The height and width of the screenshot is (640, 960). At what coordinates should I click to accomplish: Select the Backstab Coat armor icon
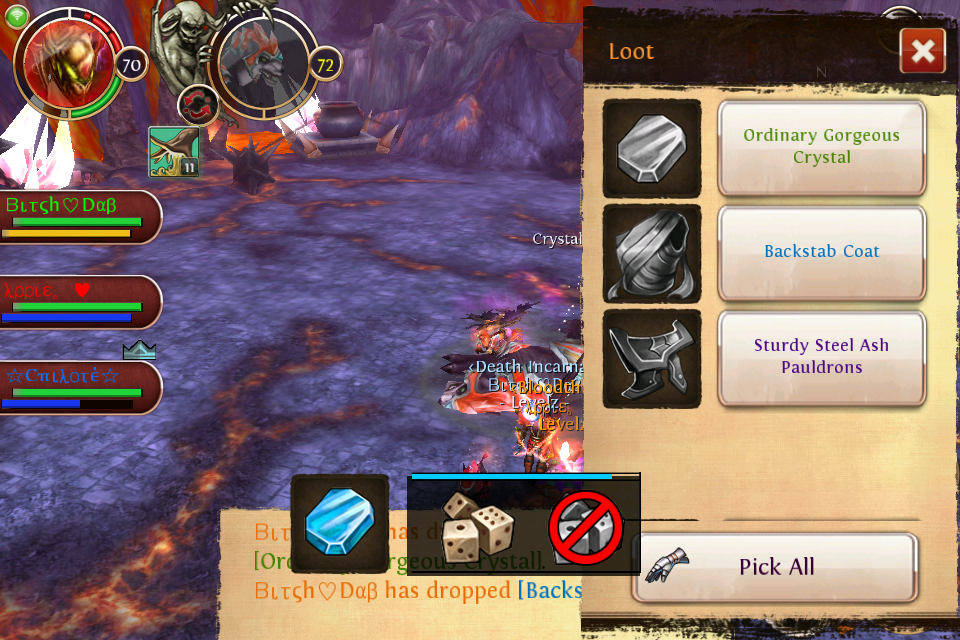point(652,253)
